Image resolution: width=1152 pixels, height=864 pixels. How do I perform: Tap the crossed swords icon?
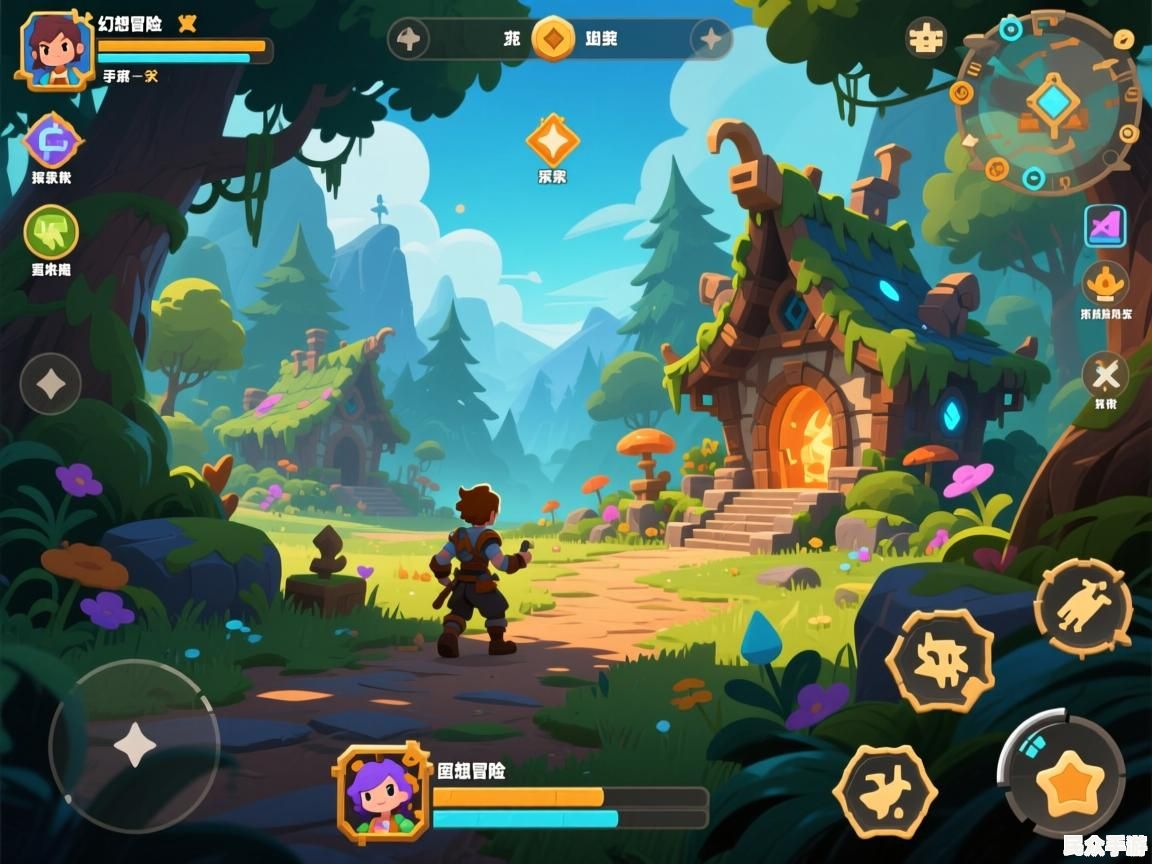click(1105, 376)
